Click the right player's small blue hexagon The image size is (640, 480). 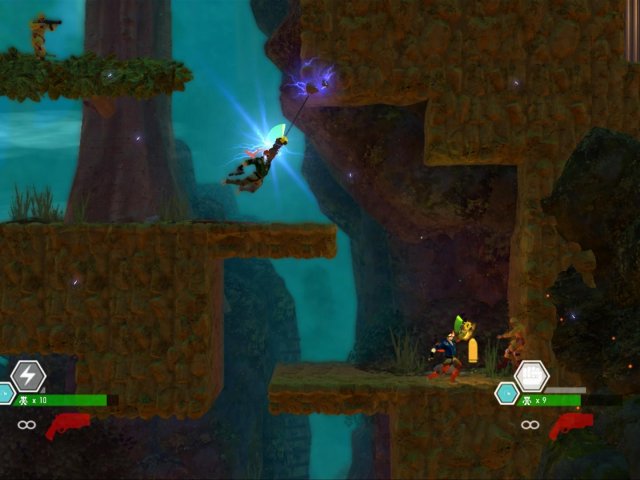[506, 393]
